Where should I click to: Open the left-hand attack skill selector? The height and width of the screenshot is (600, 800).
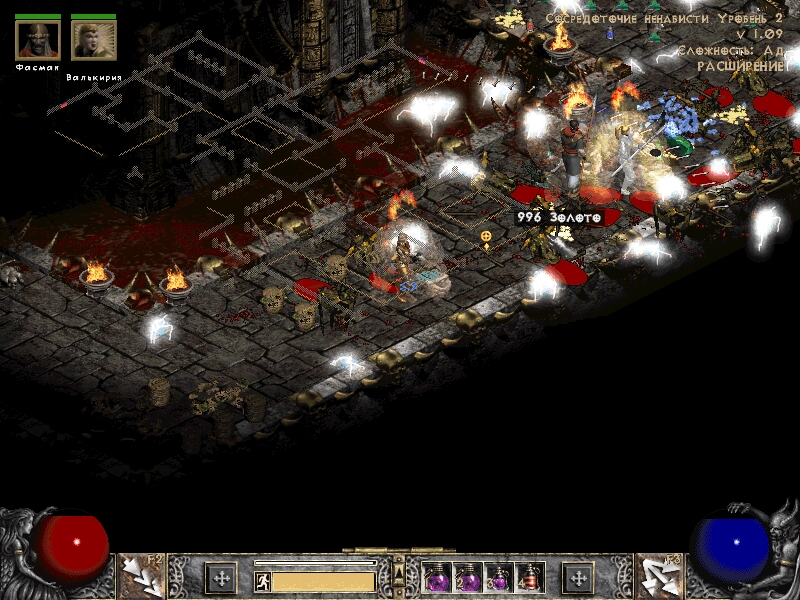141,577
